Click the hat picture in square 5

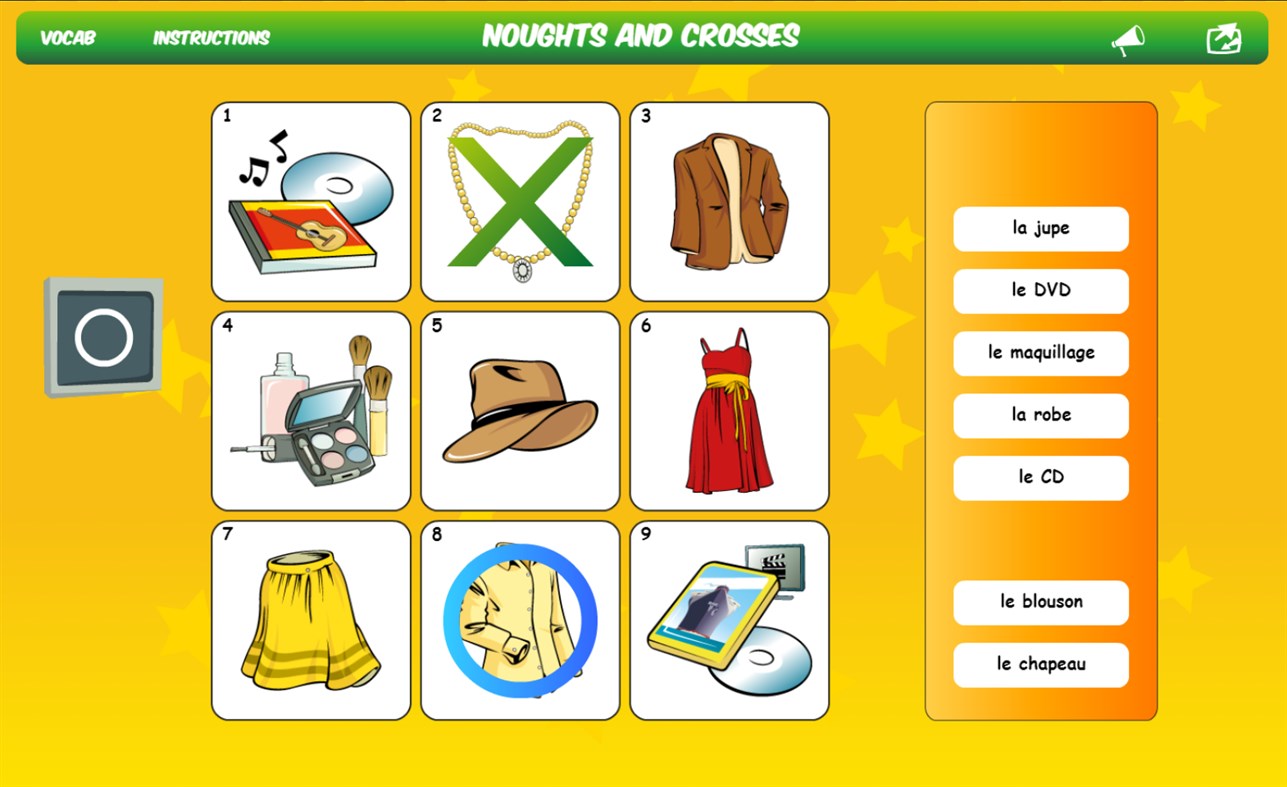click(x=519, y=410)
